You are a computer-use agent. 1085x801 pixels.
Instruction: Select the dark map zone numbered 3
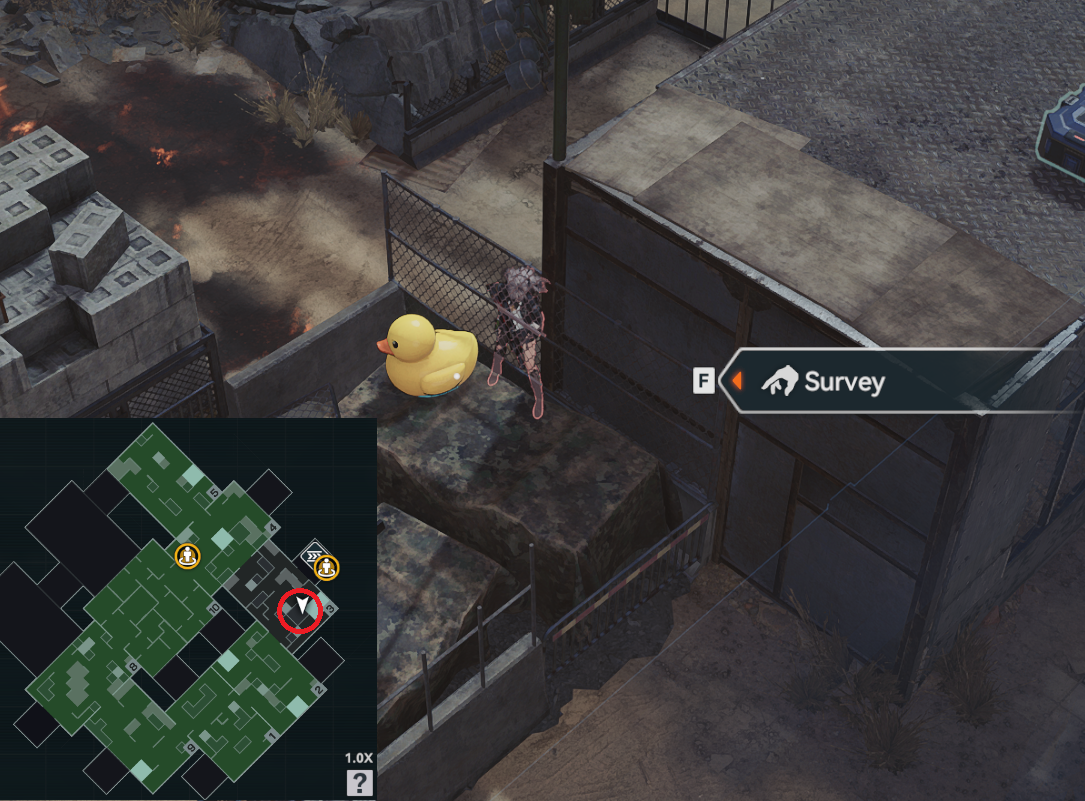click(x=265, y=588)
